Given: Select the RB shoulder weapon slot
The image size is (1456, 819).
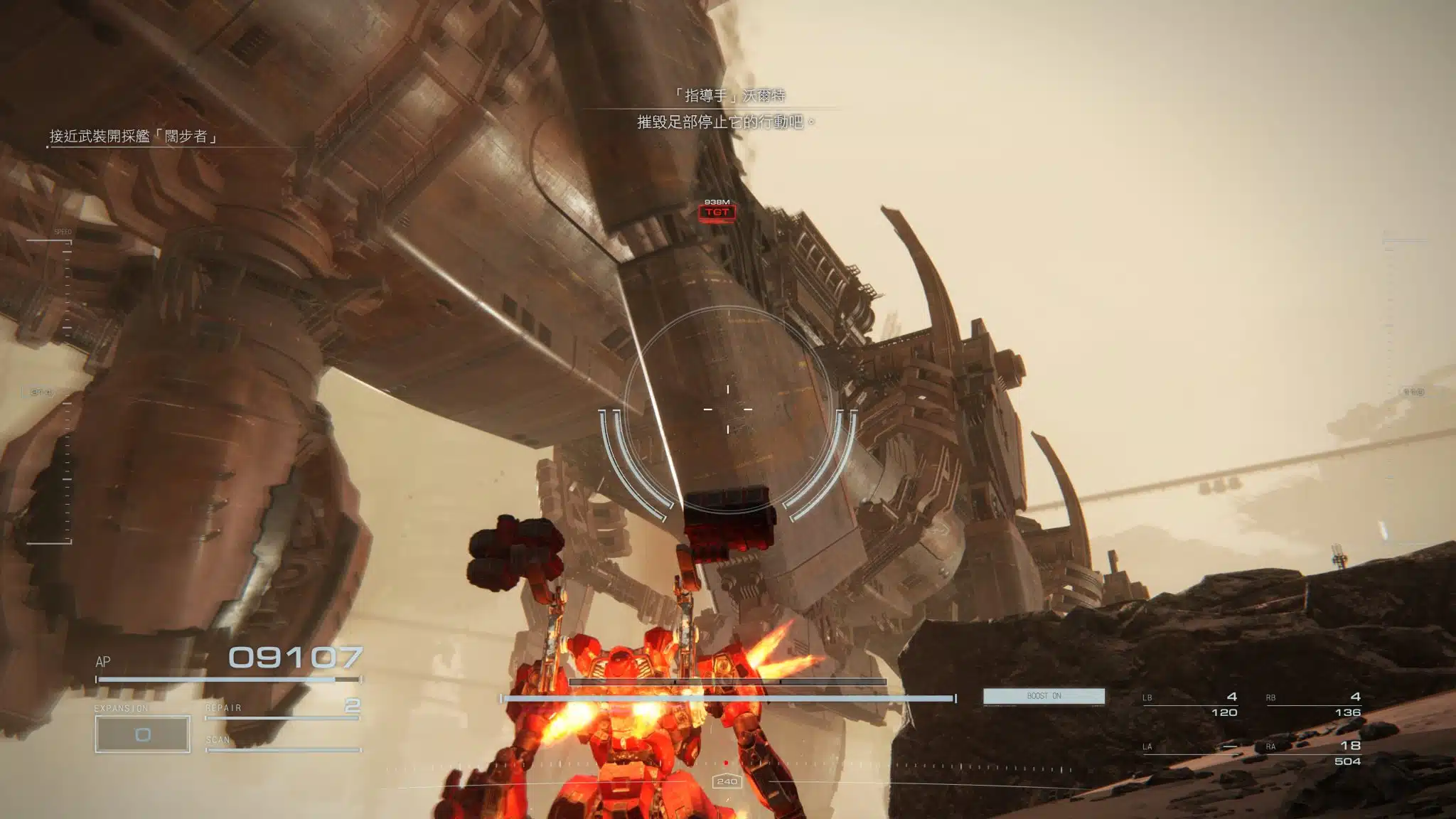Looking at the screenshot, I should [x=1313, y=704].
